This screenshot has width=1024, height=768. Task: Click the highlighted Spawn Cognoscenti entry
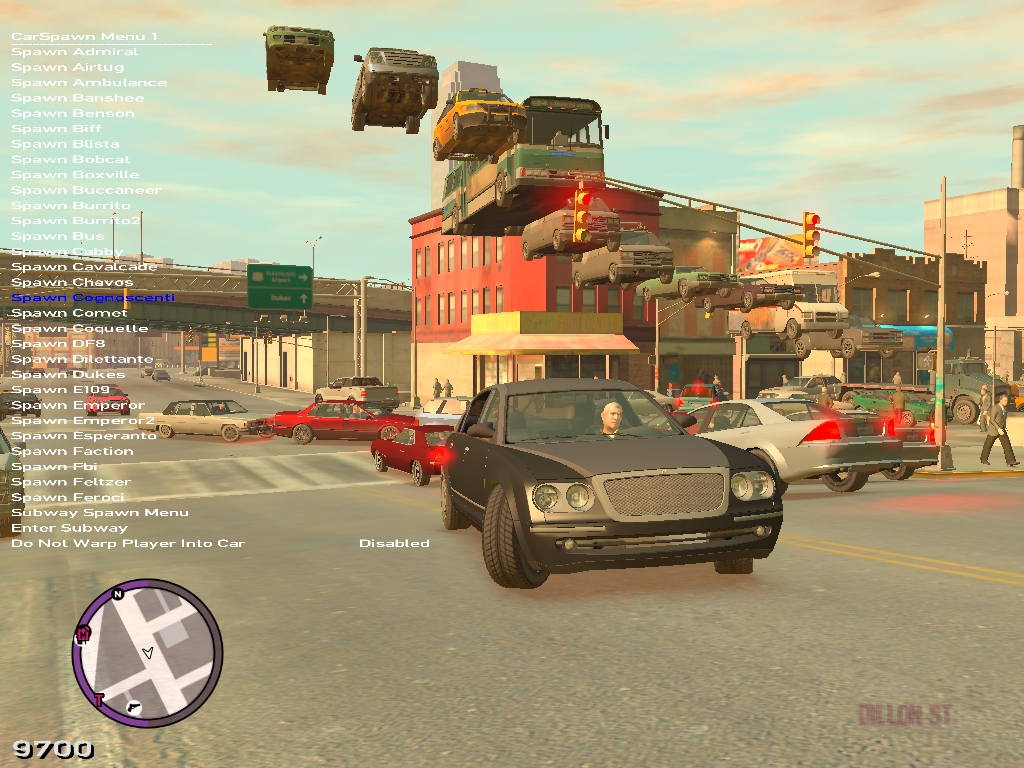click(x=92, y=298)
